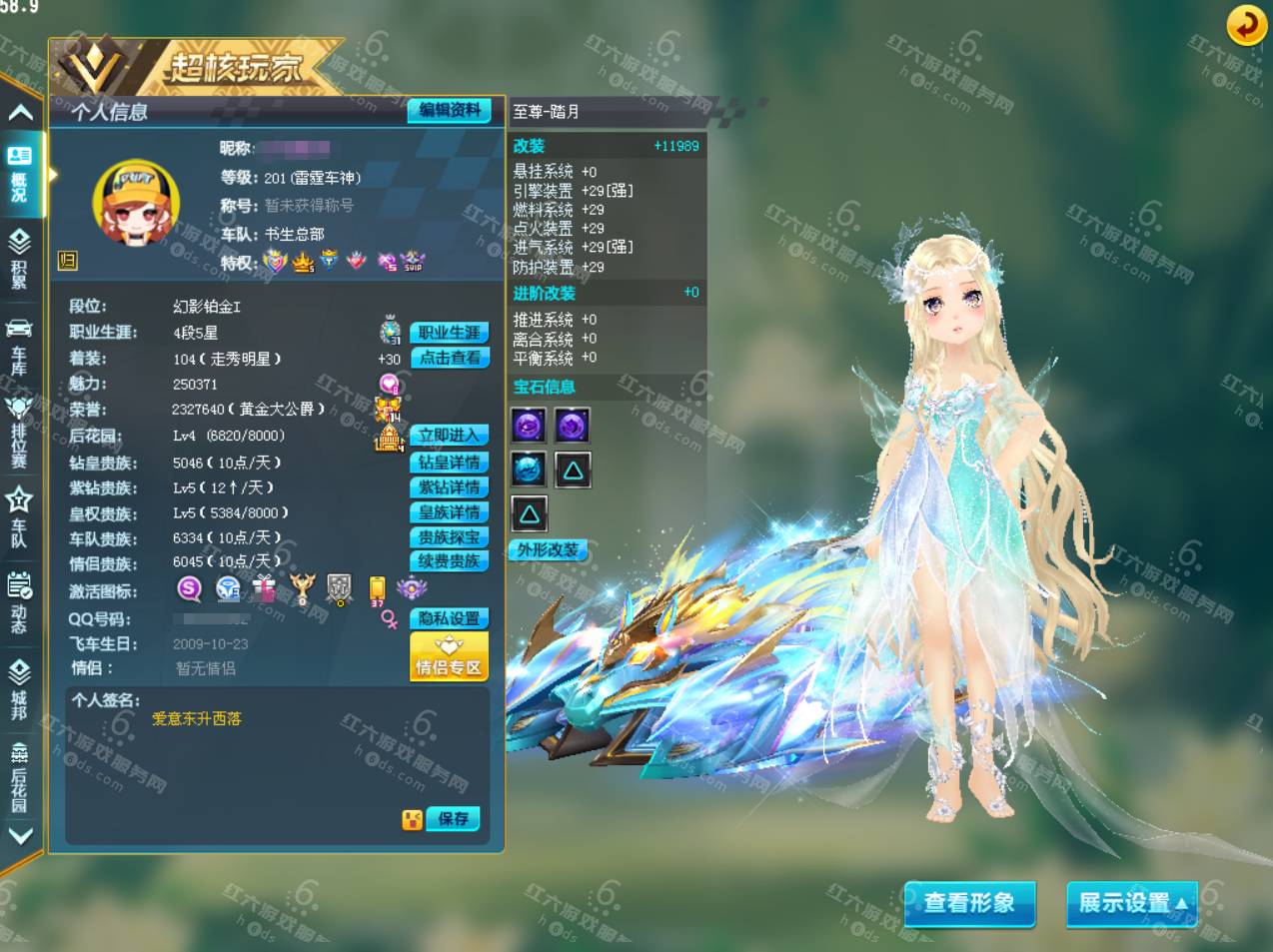Image resolution: width=1273 pixels, height=952 pixels.
Task: Click the 续费贵族 renew button
Action: [449, 561]
